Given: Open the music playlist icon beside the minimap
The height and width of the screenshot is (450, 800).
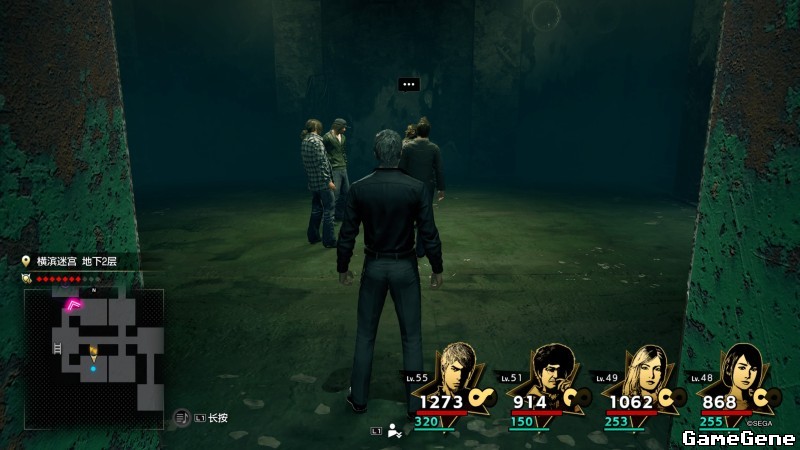Looking at the screenshot, I should pyautogui.click(x=181, y=417).
